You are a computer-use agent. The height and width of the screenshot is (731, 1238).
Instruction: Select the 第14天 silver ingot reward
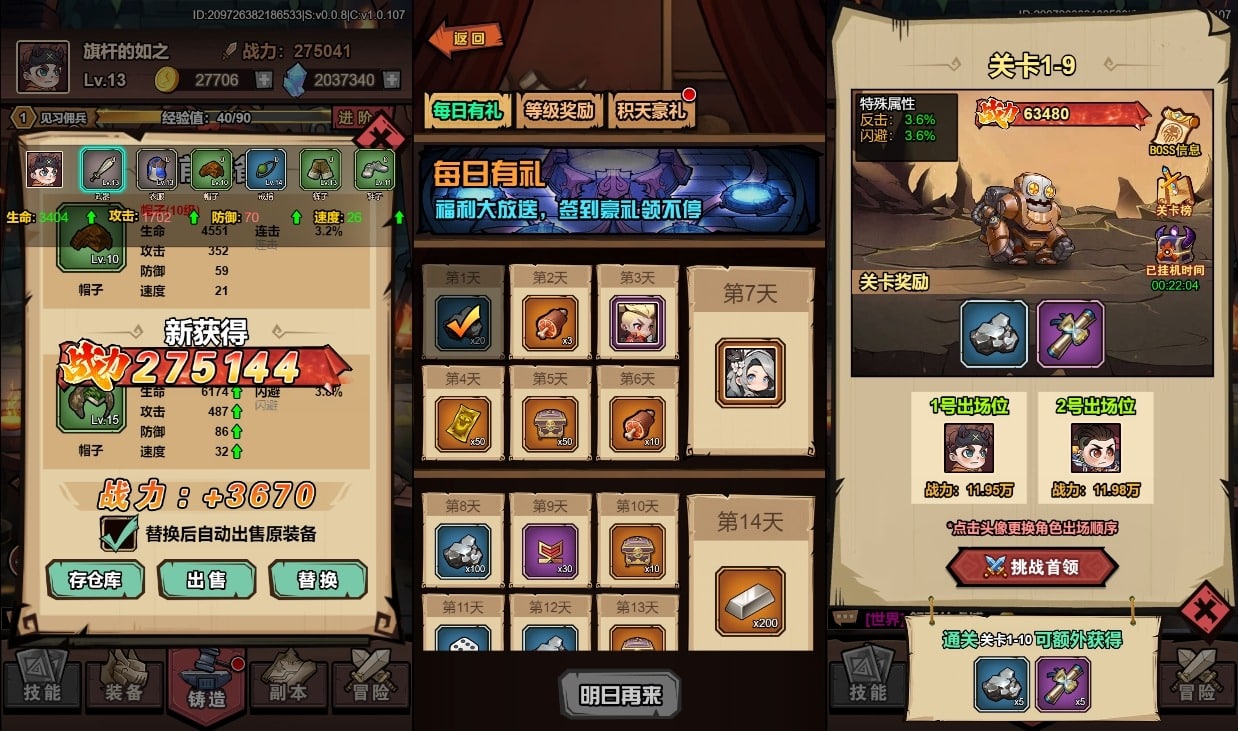[x=750, y=601]
